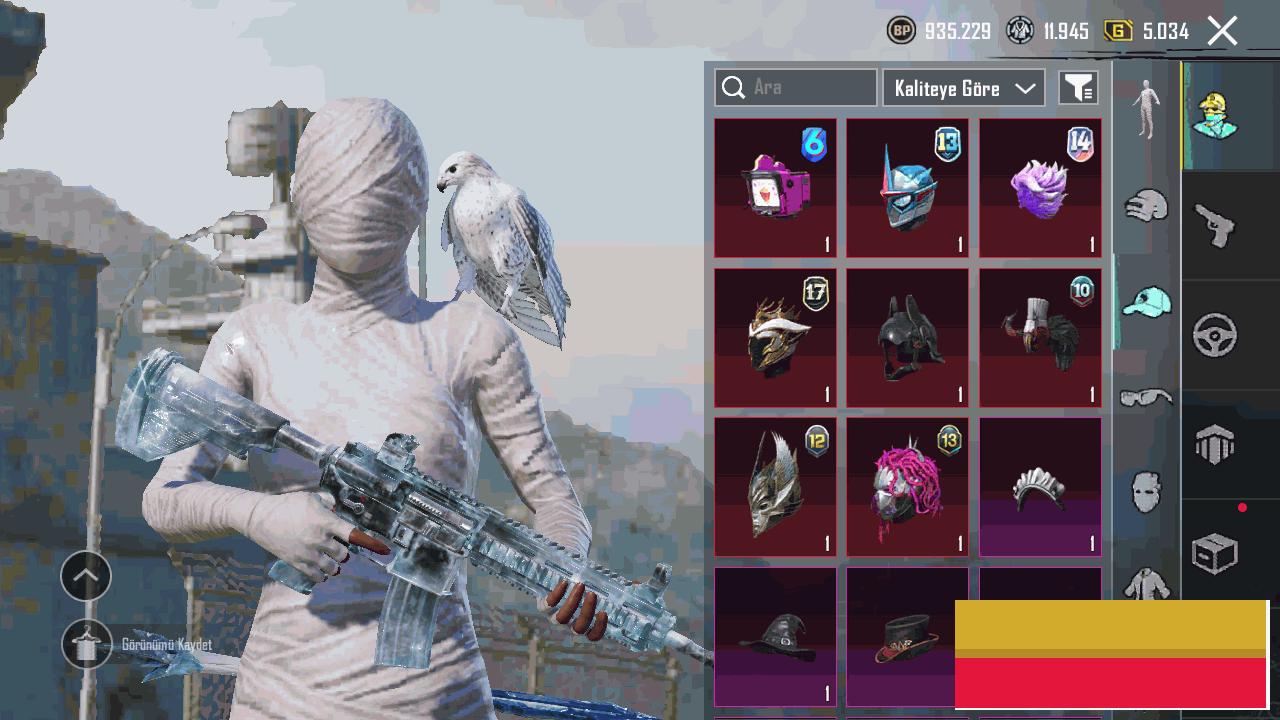Image resolution: width=1280 pixels, height=720 pixels.
Task: Expand the up-arrow circle button
Action: [86, 576]
